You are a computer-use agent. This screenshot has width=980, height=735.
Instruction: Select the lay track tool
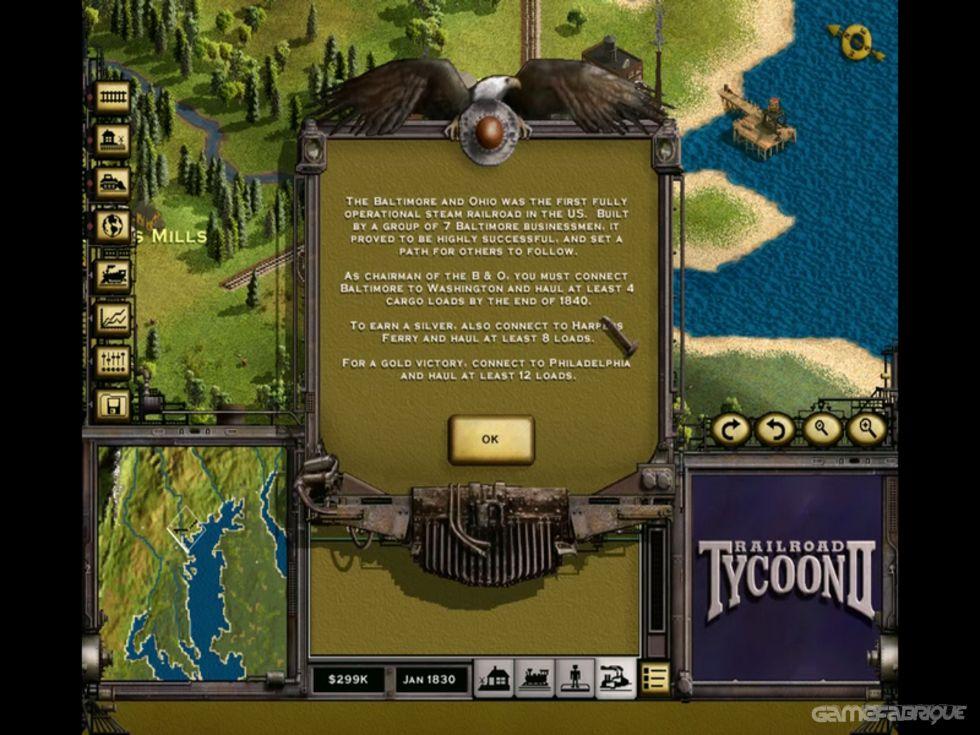click(113, 96)
